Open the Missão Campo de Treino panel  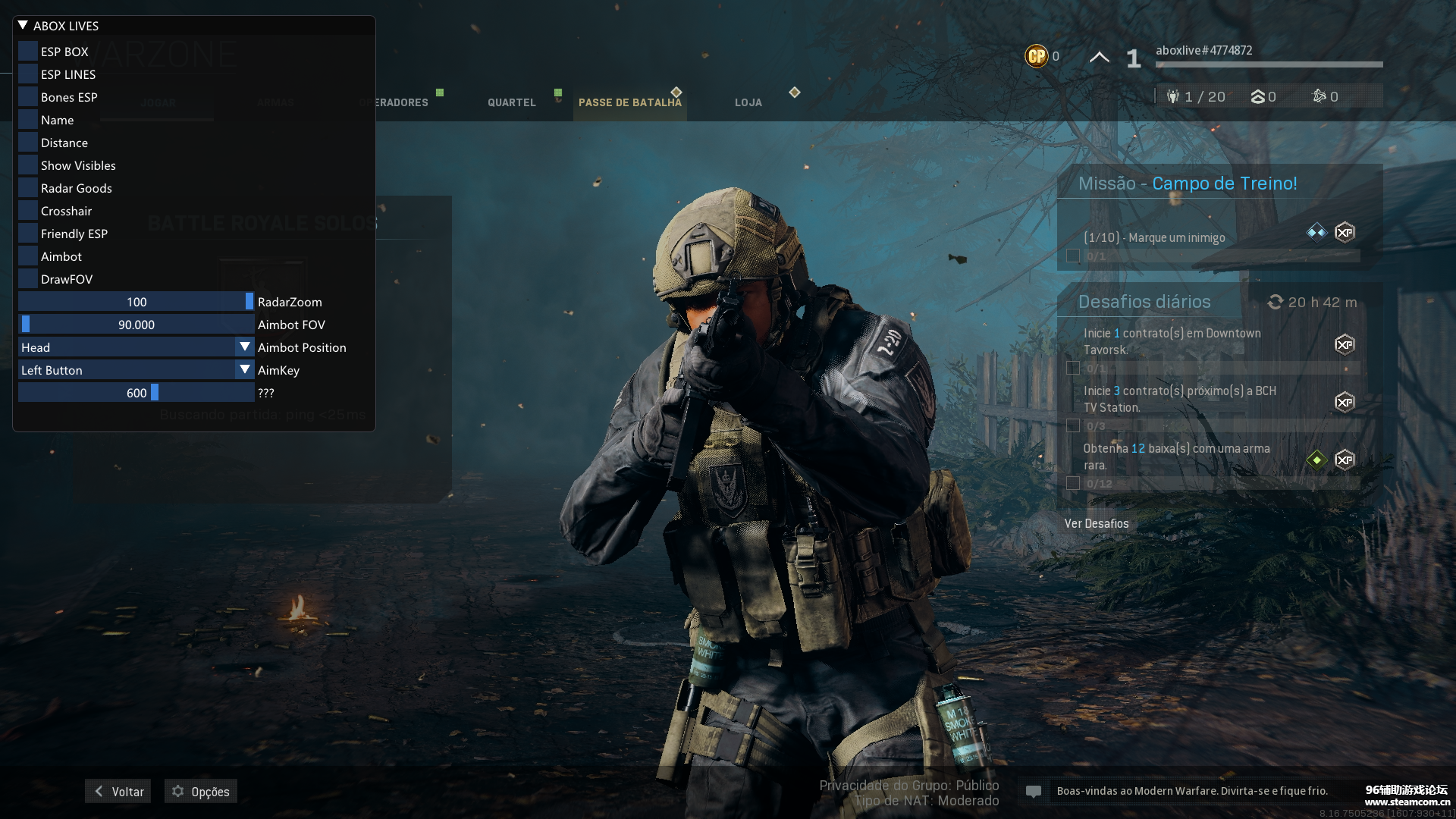[1188, 184]
